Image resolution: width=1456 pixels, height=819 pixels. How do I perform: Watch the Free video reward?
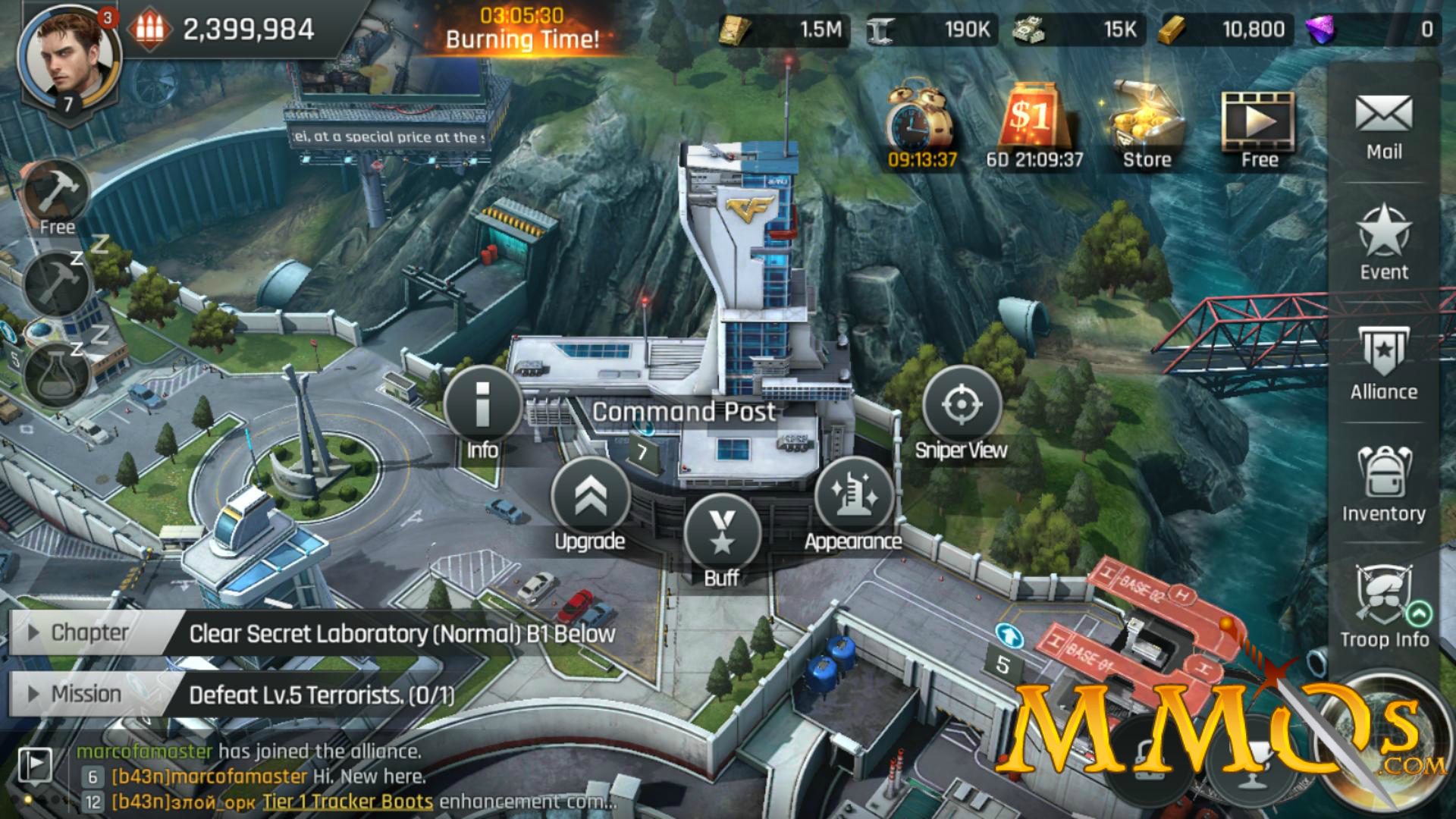tap(1259, 121)
